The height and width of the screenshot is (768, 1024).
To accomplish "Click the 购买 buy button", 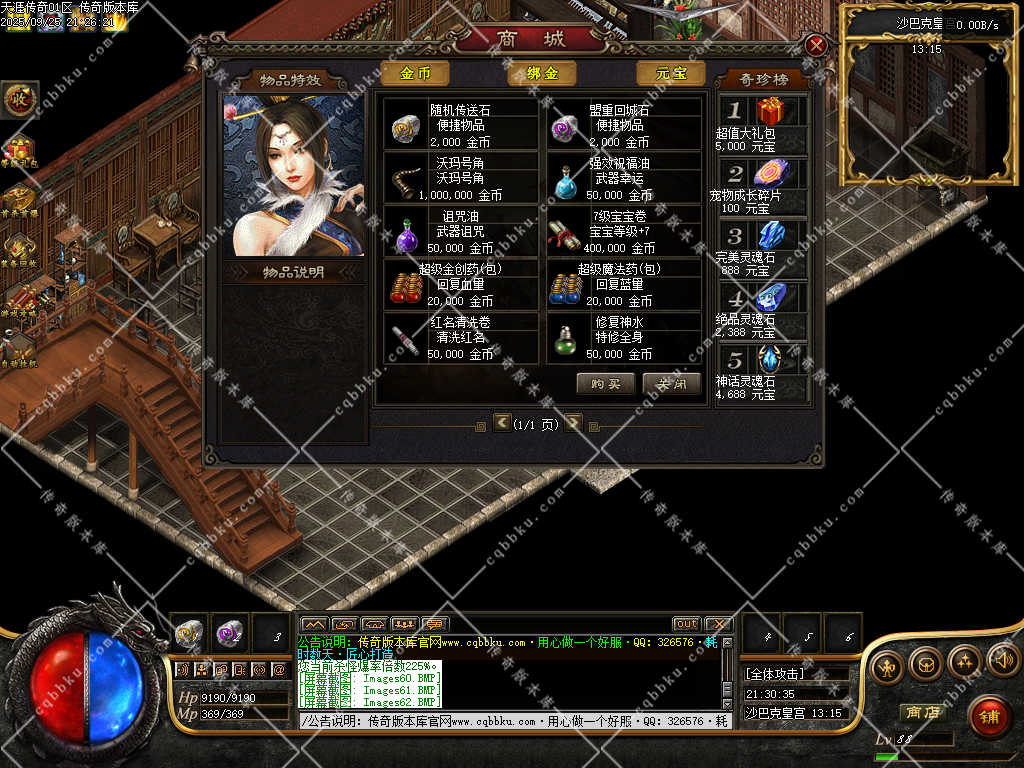I will click(605, 384).
